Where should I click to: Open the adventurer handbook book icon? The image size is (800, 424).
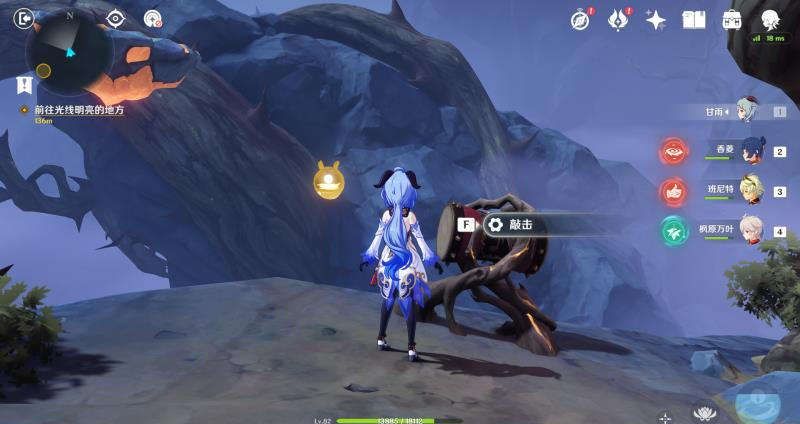pyautogui.click(x=694, y=19)
